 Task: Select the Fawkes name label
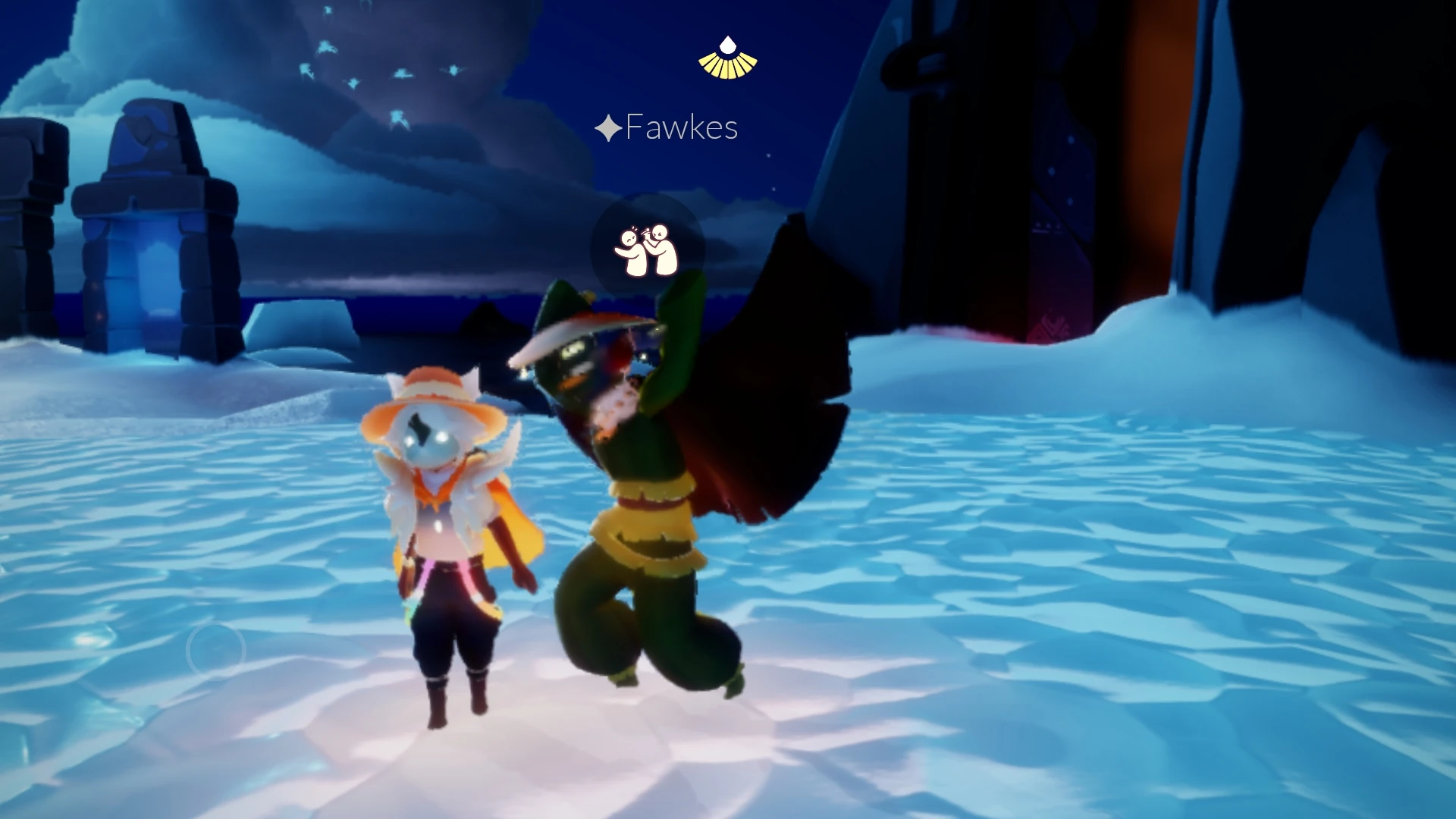pyautogui.click(x=681, y=127)
